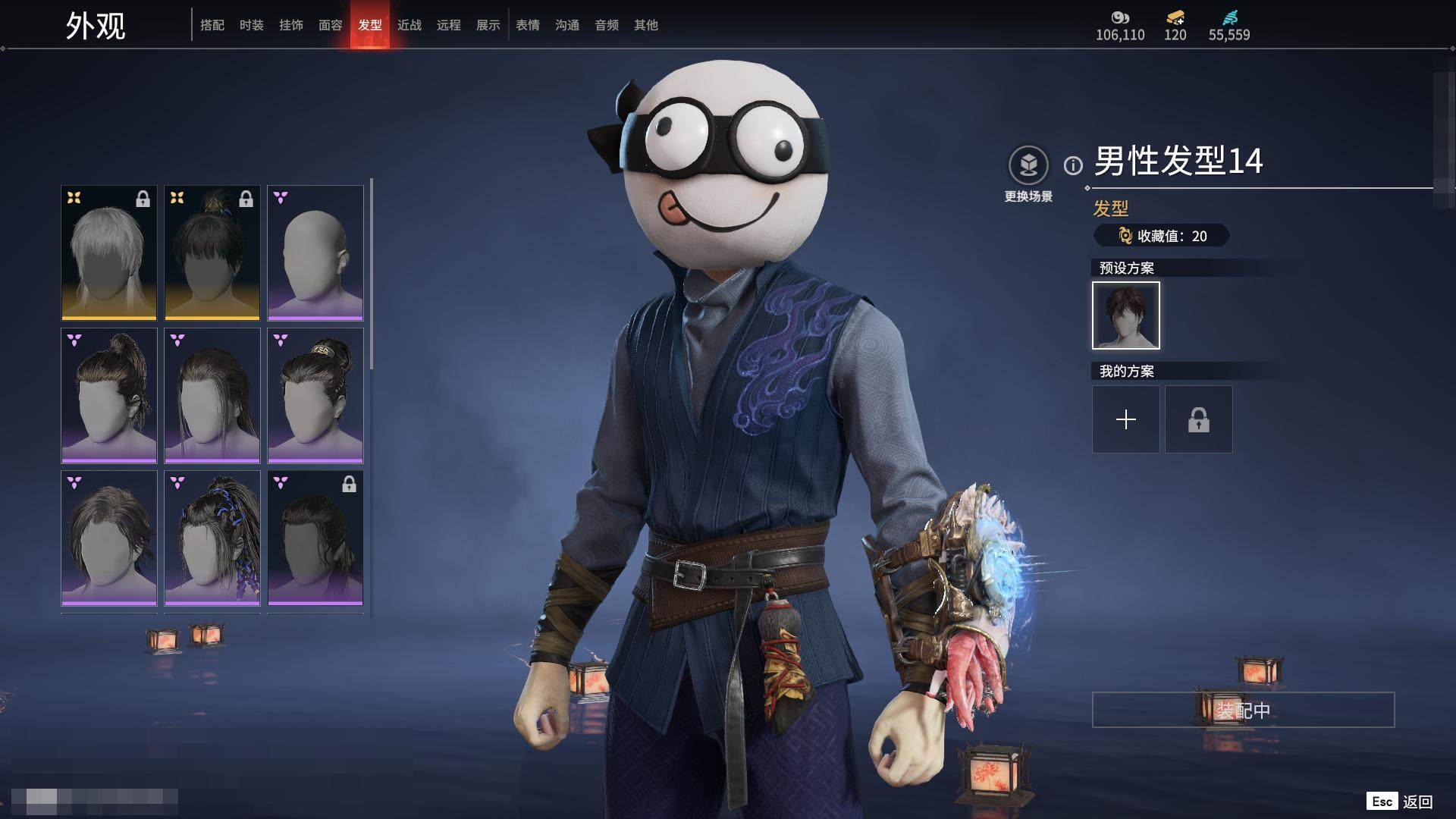Viewport: 1456px width, 819px height.
Task: Go to the 面容 tab
Action: click(x=331, y=25)
